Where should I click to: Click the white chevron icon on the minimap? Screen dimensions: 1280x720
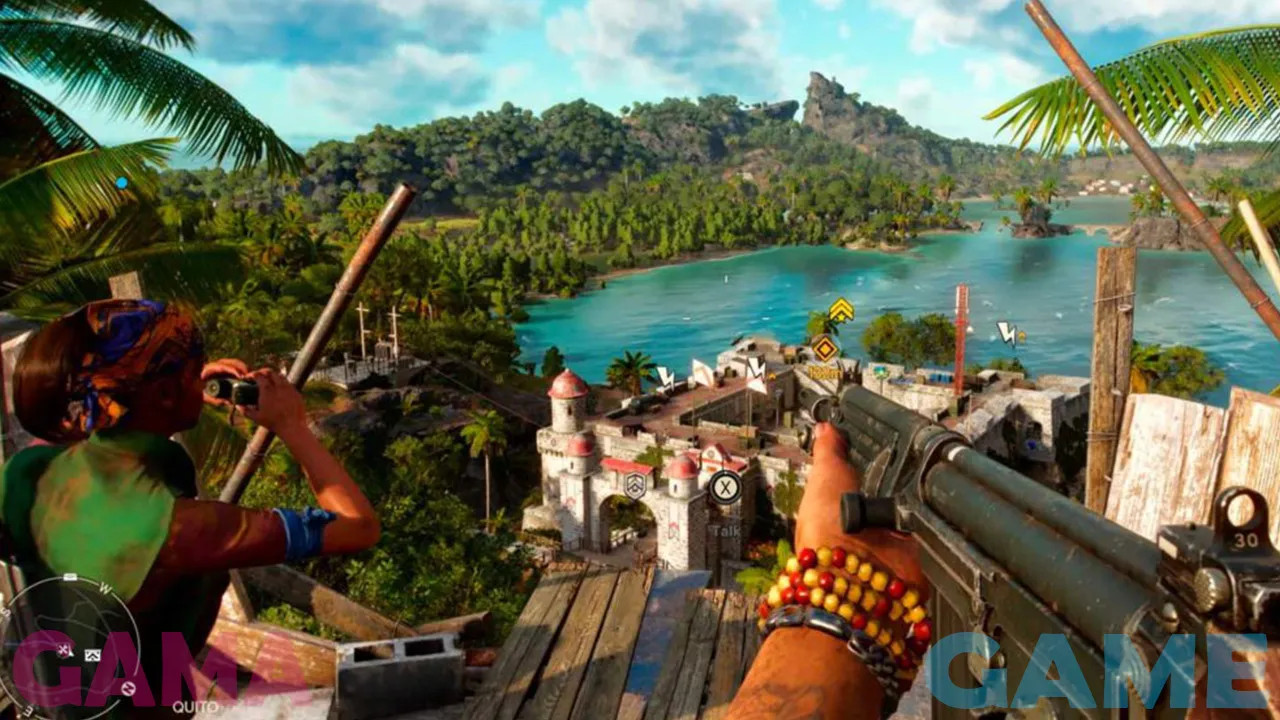(93, 655)
